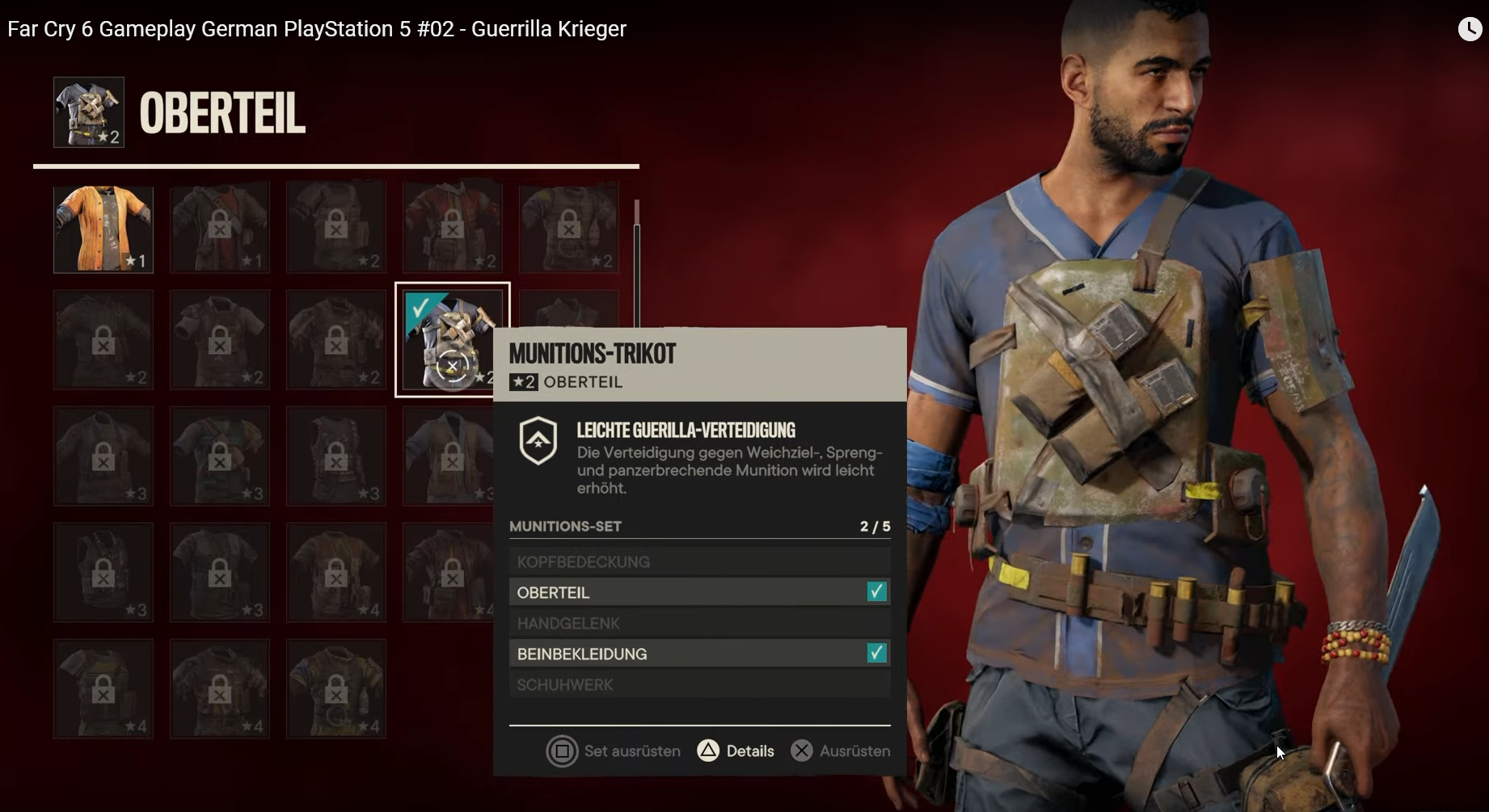Open the Kopfbedeckung slot row
This screenshot has height=812, width=1489.
point(698,561)
